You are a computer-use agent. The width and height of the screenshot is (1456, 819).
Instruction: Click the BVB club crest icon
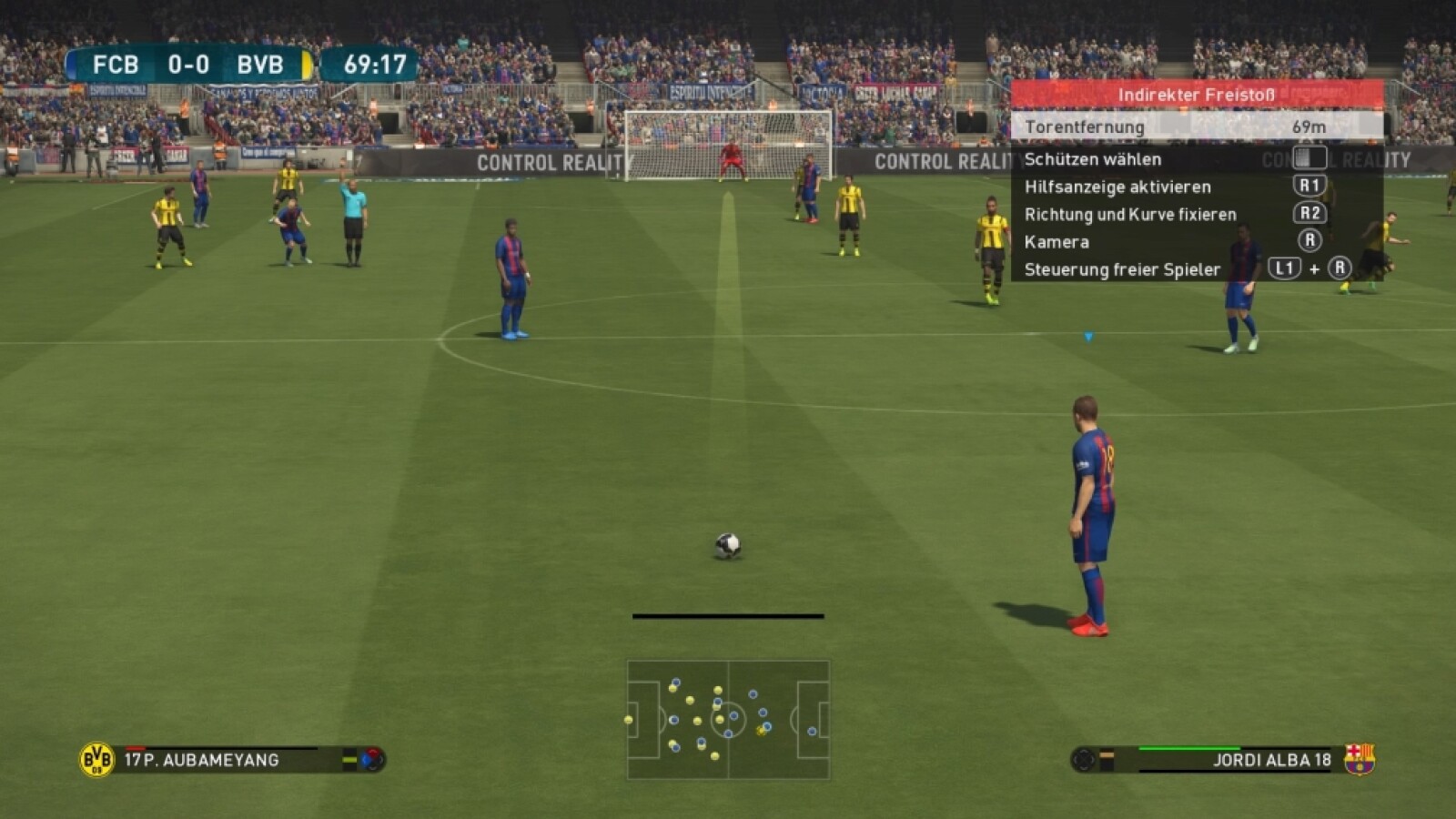pos(96,760)
